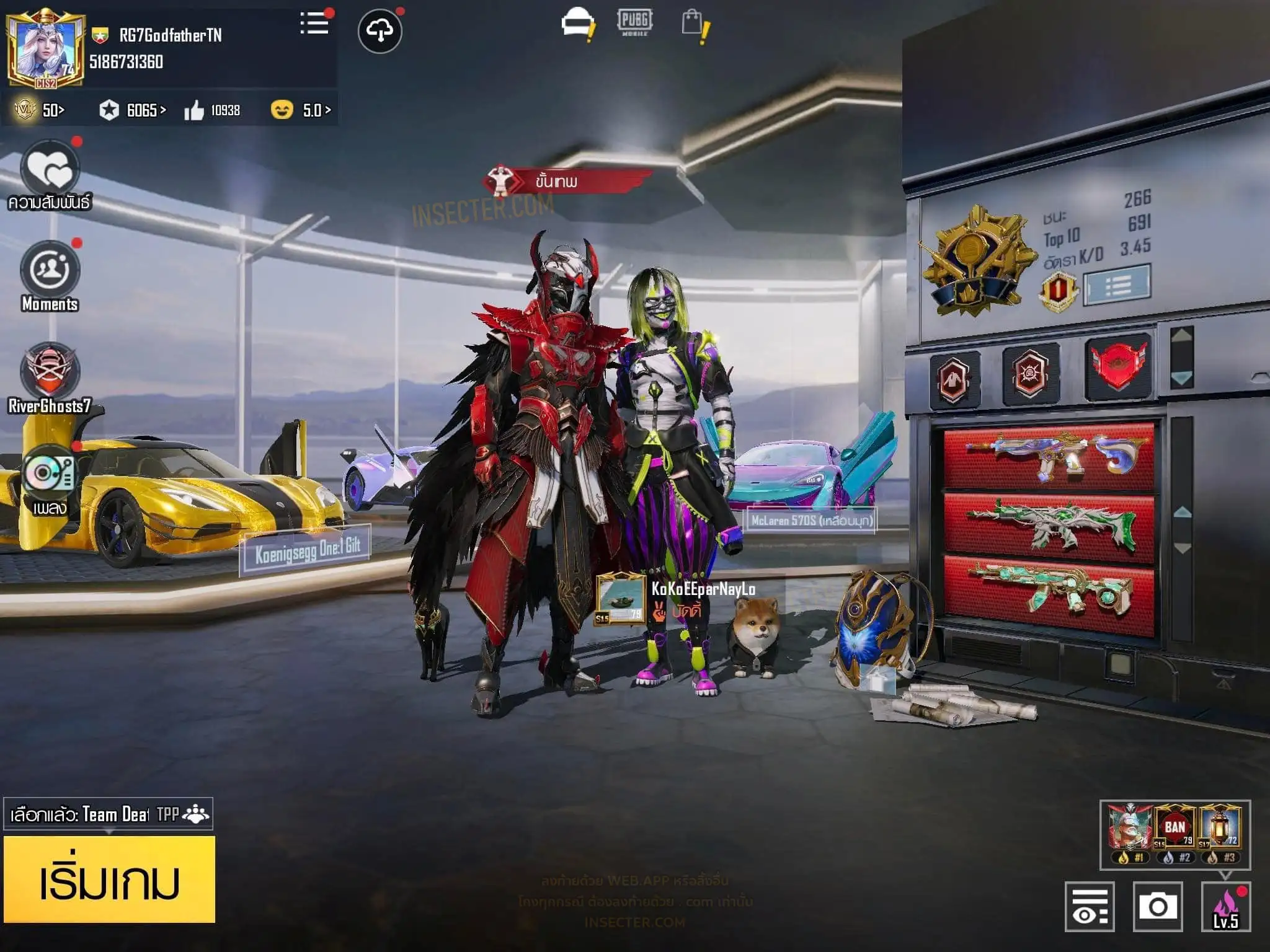Viewport: 1270px width, 952px height.
Task: Open the PUBG Mobile logo icon
Action: click(634, 22)
